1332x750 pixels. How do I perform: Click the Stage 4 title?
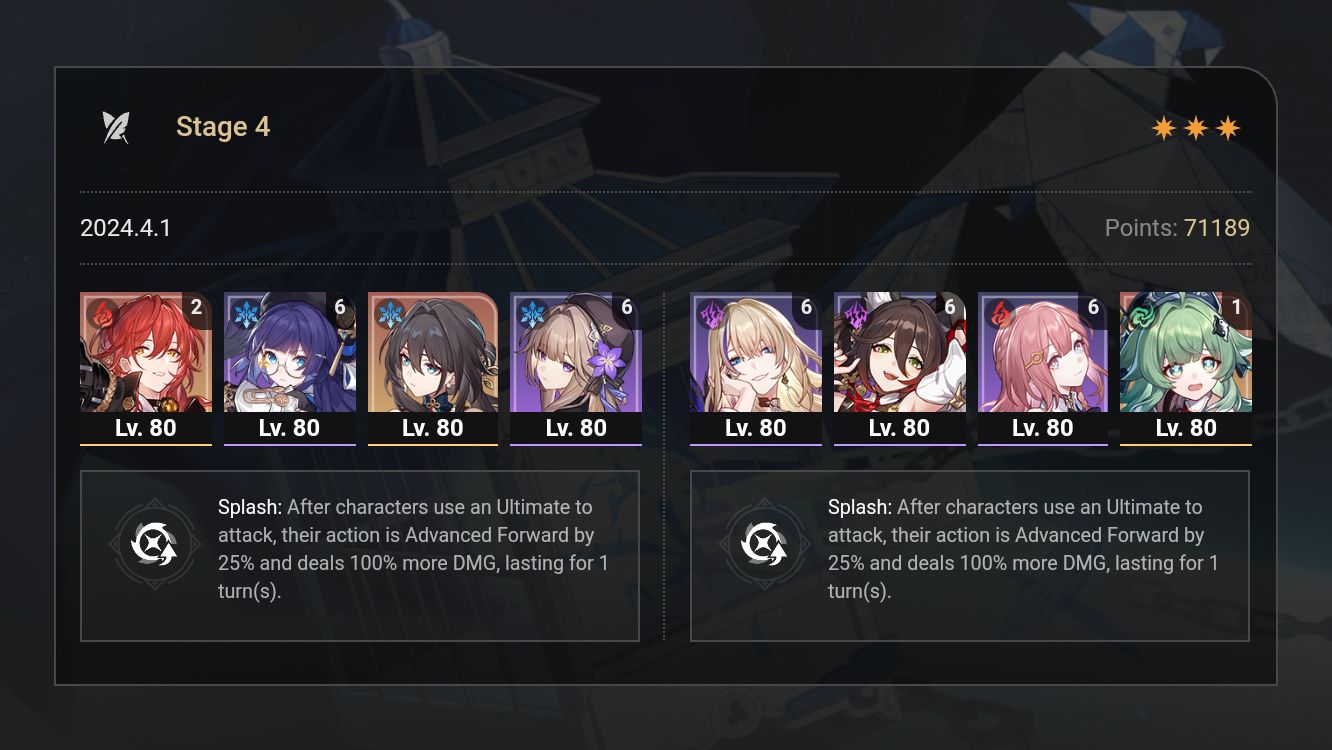click(x=222, y=126)
